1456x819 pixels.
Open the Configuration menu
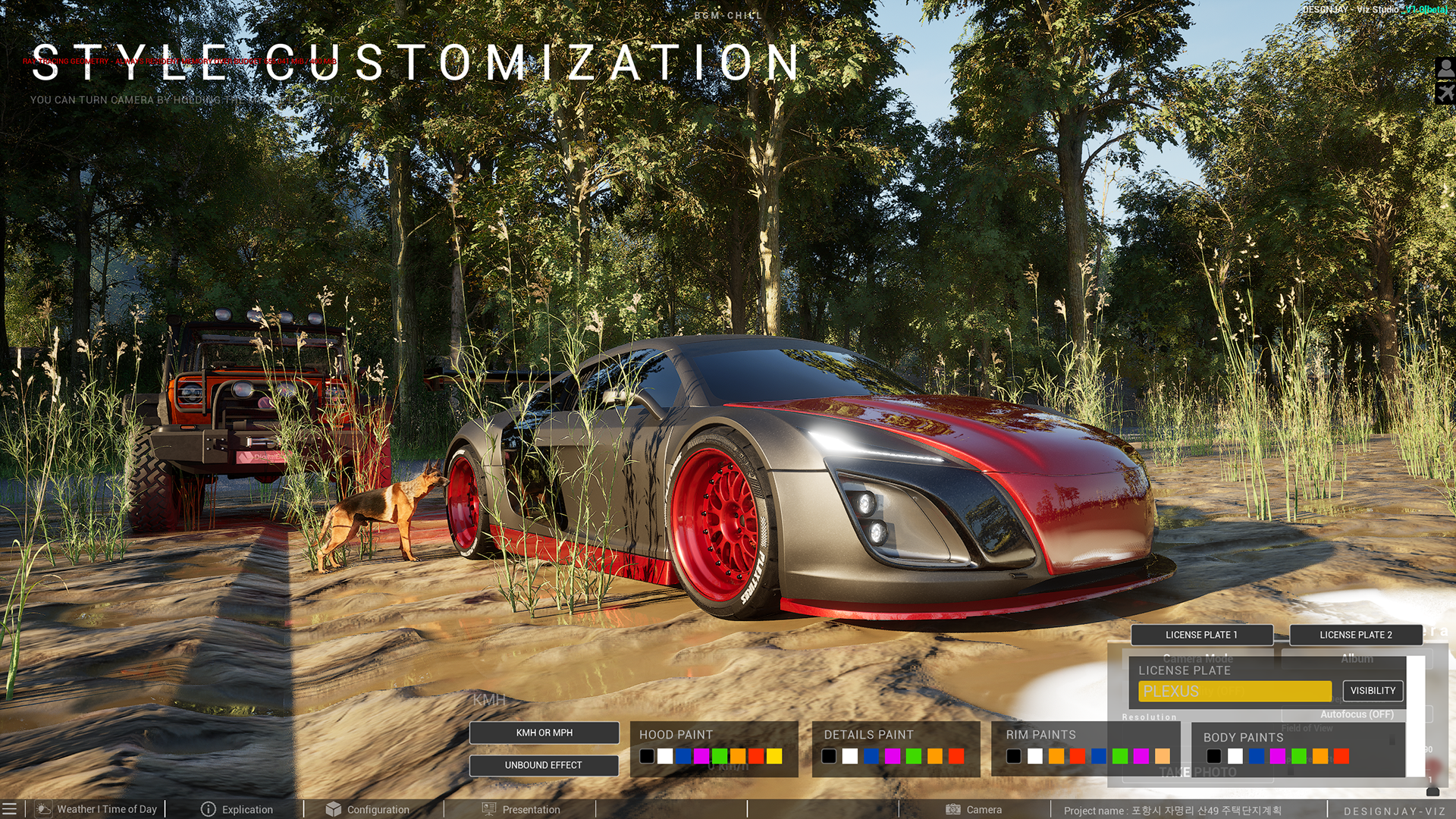(x=368, y=809)
